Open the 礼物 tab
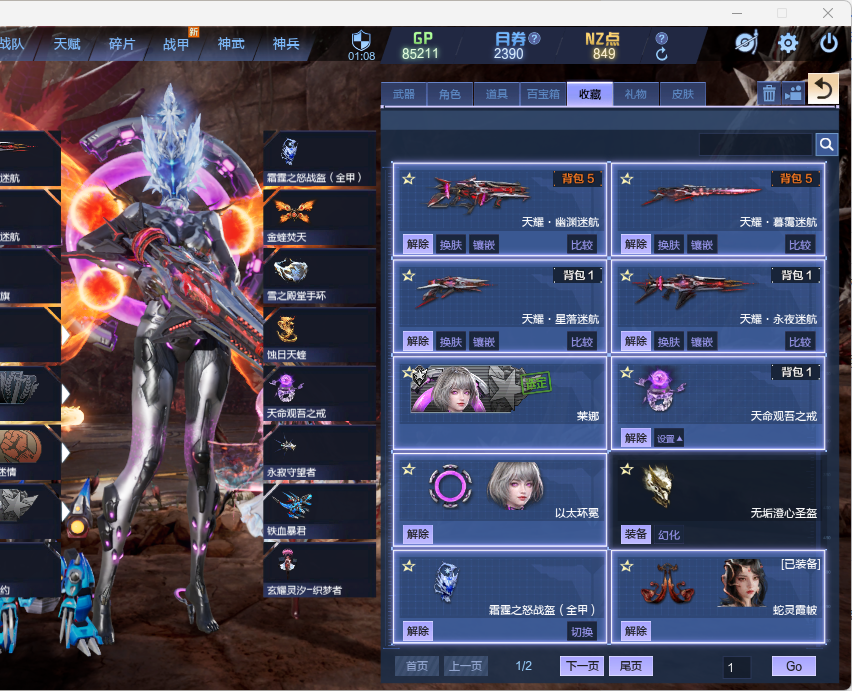The height and width of the screenshot is (691, 852). click(x=636, y=95)
